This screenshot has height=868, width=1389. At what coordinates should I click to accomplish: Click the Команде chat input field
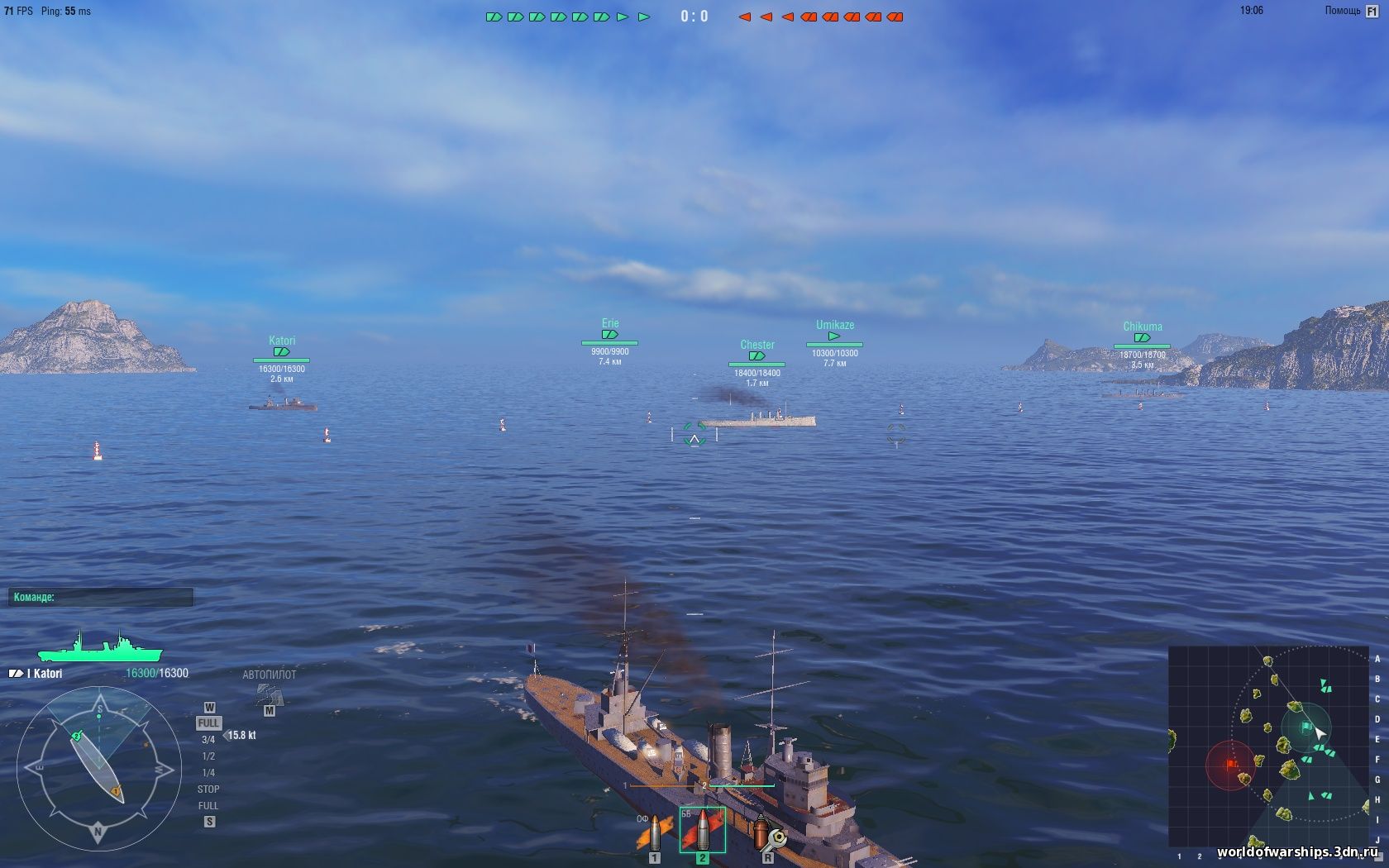(x=99, y=597)
